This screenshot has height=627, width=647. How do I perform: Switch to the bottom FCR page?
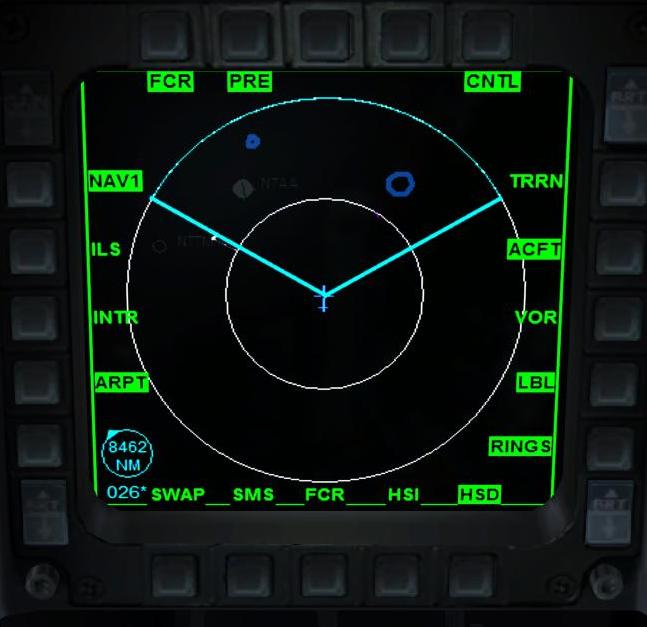(325, 494)
